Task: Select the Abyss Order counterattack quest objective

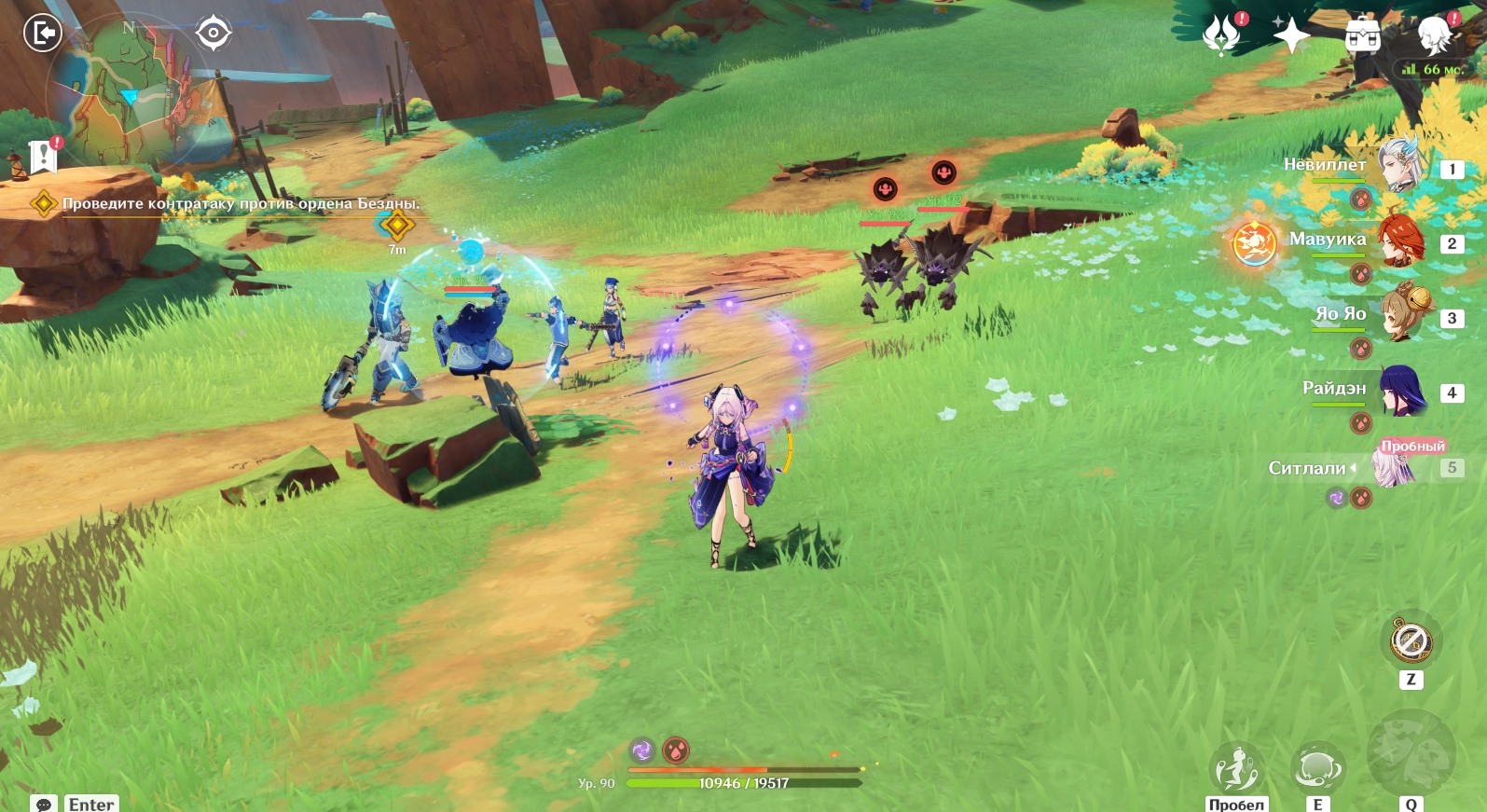Action: [x=241, y=203]
